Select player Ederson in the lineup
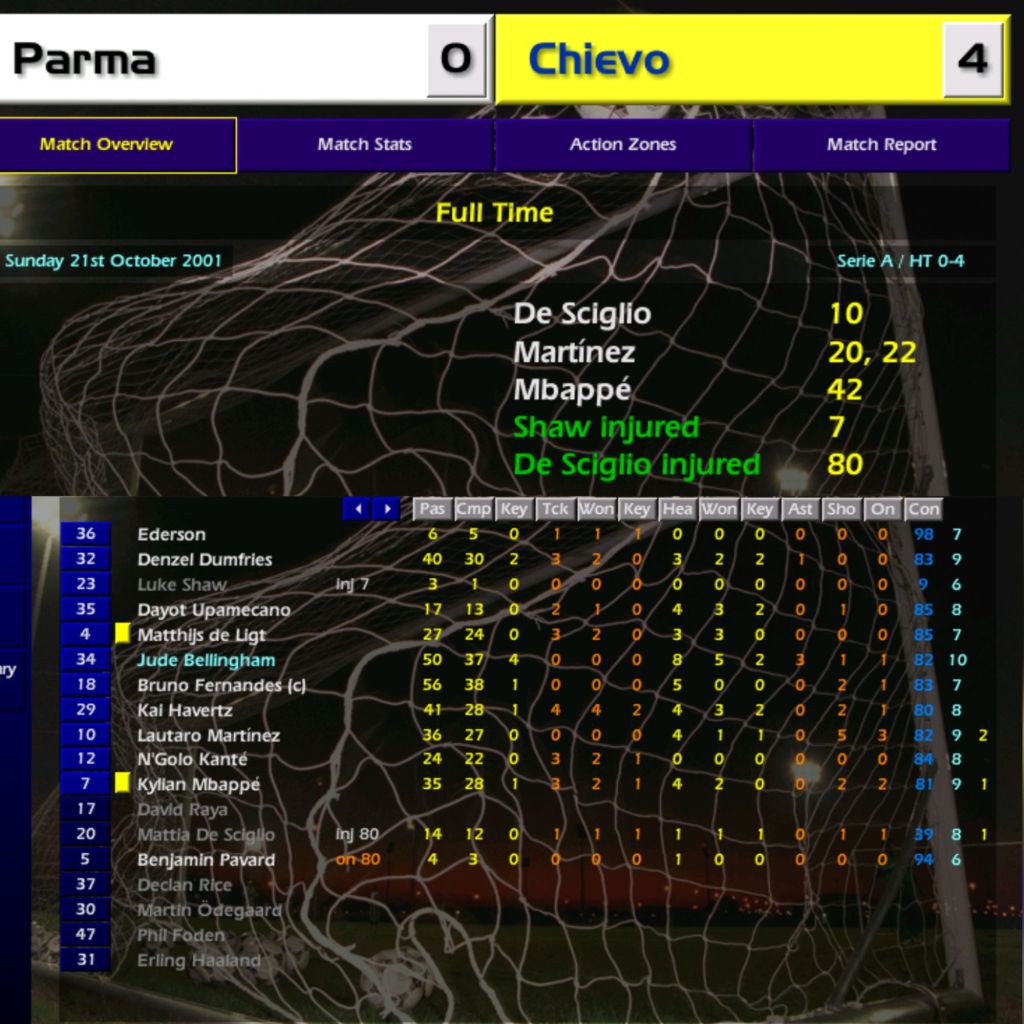The image size is (1024, 1024). click(171, 534)
